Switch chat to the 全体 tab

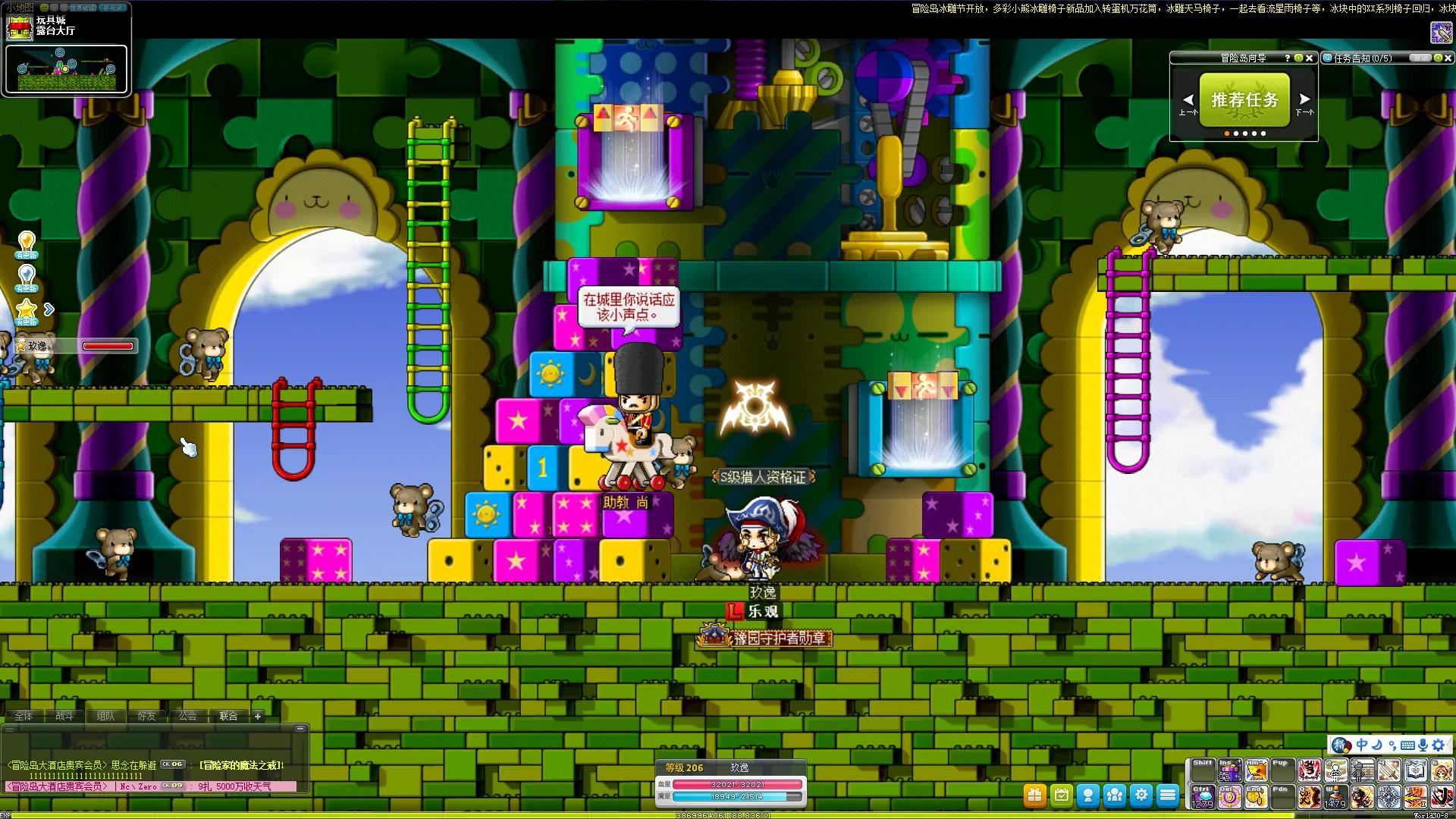click(x=24, y=716)
